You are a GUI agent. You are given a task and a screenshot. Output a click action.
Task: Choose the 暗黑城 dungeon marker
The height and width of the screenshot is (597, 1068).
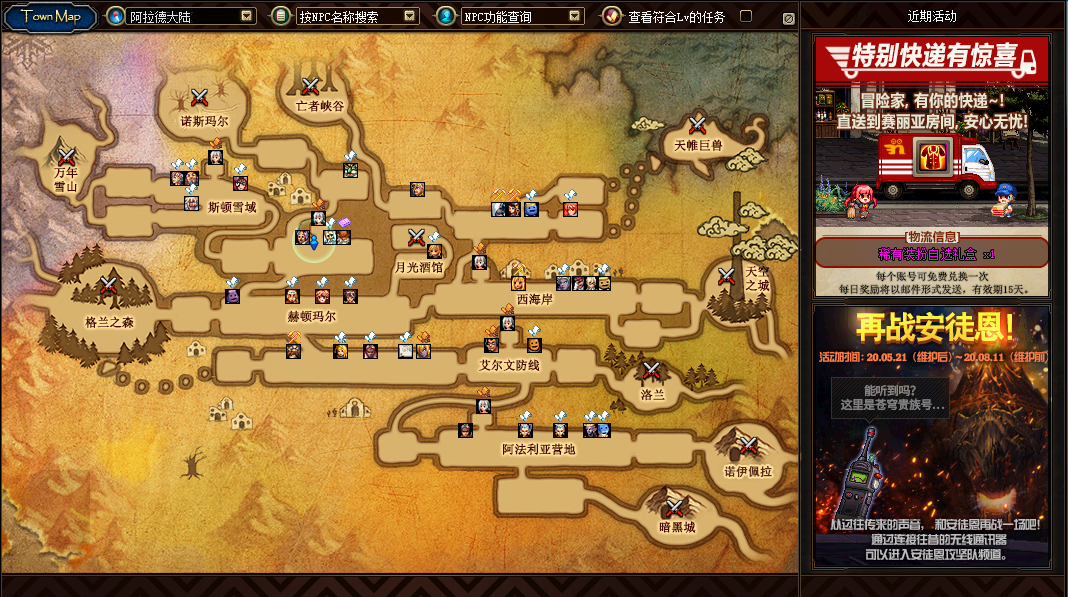[676, 505]
